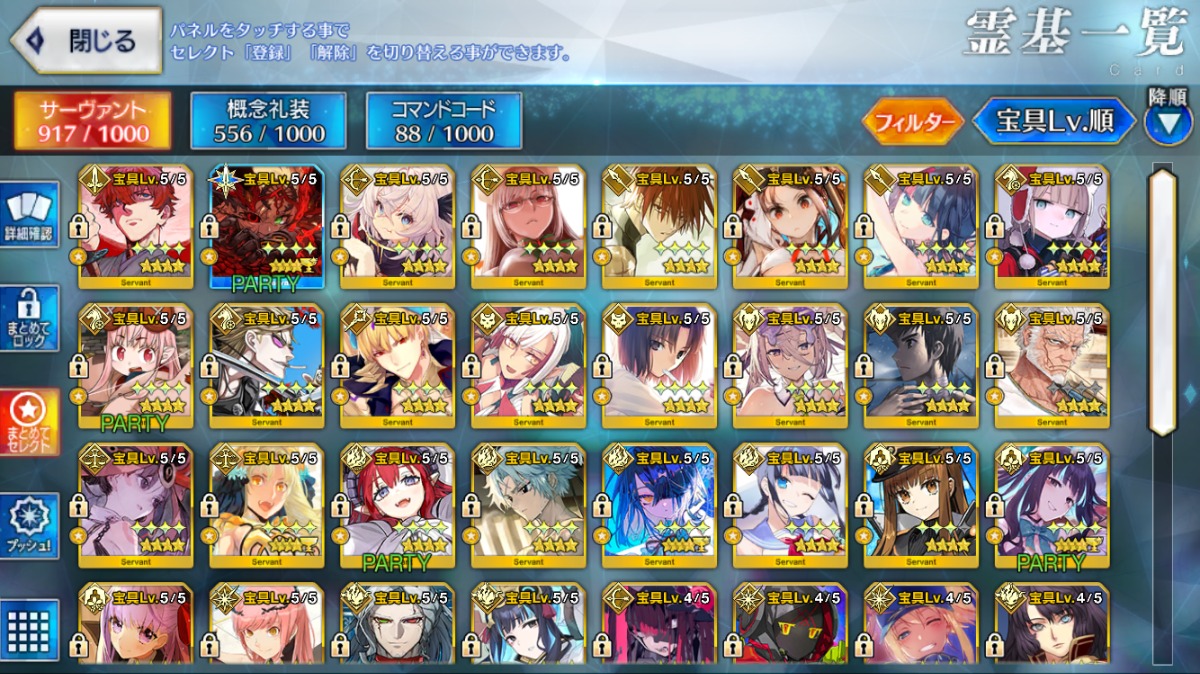
Task: Select the golden-armored blond servant card
Action: (x=397, y=363)
